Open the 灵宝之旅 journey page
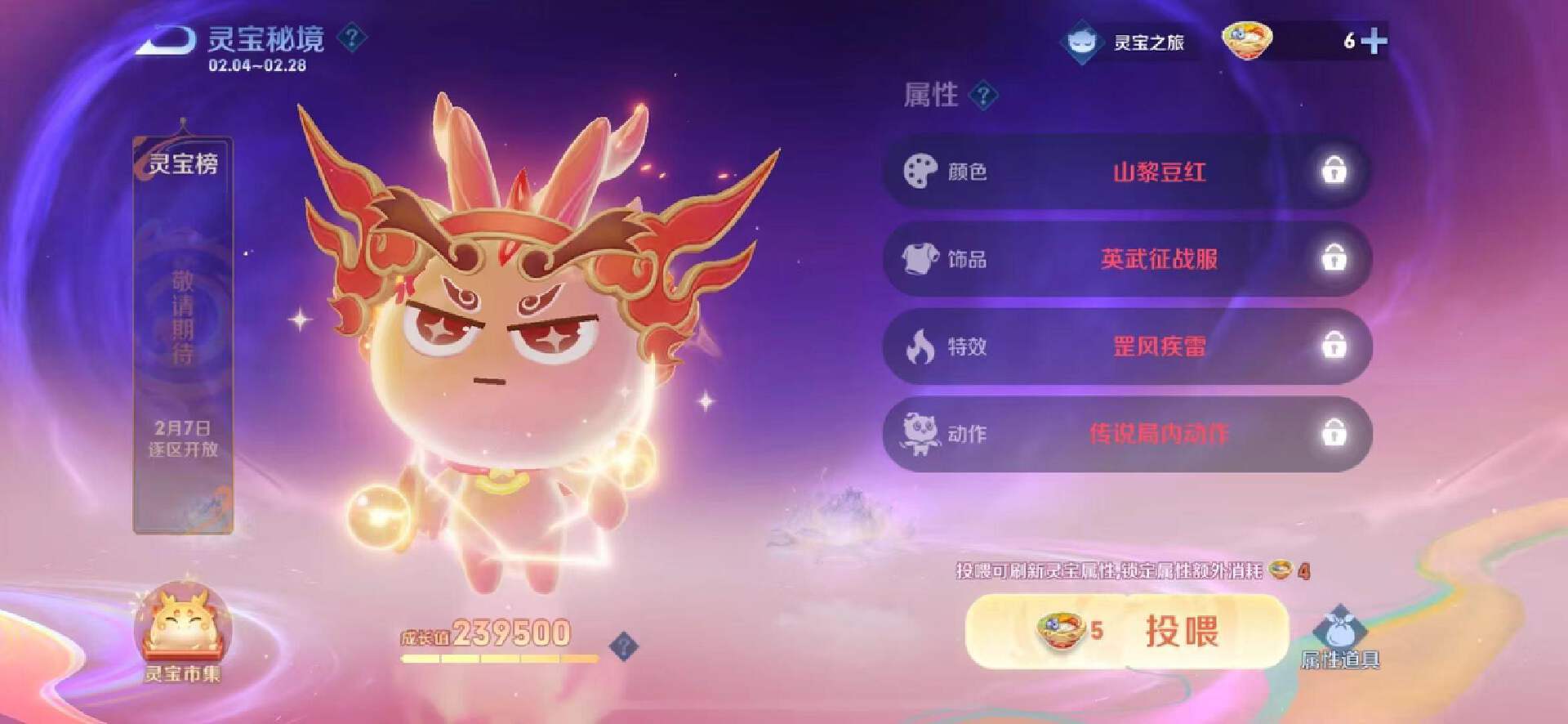The image size is (1568, 724). [x=1128, y=42]
